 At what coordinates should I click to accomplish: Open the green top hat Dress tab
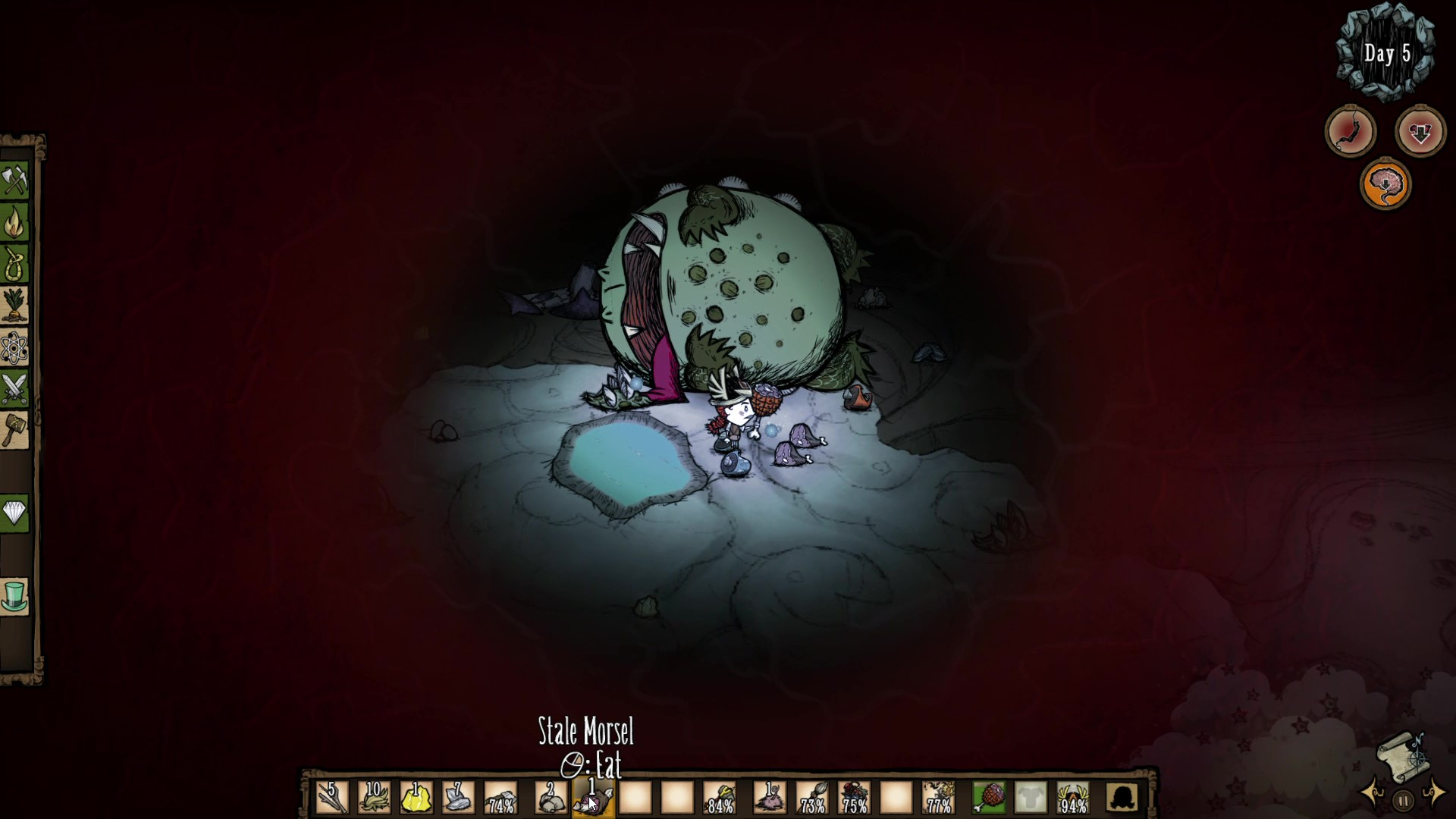coord(14,596)
